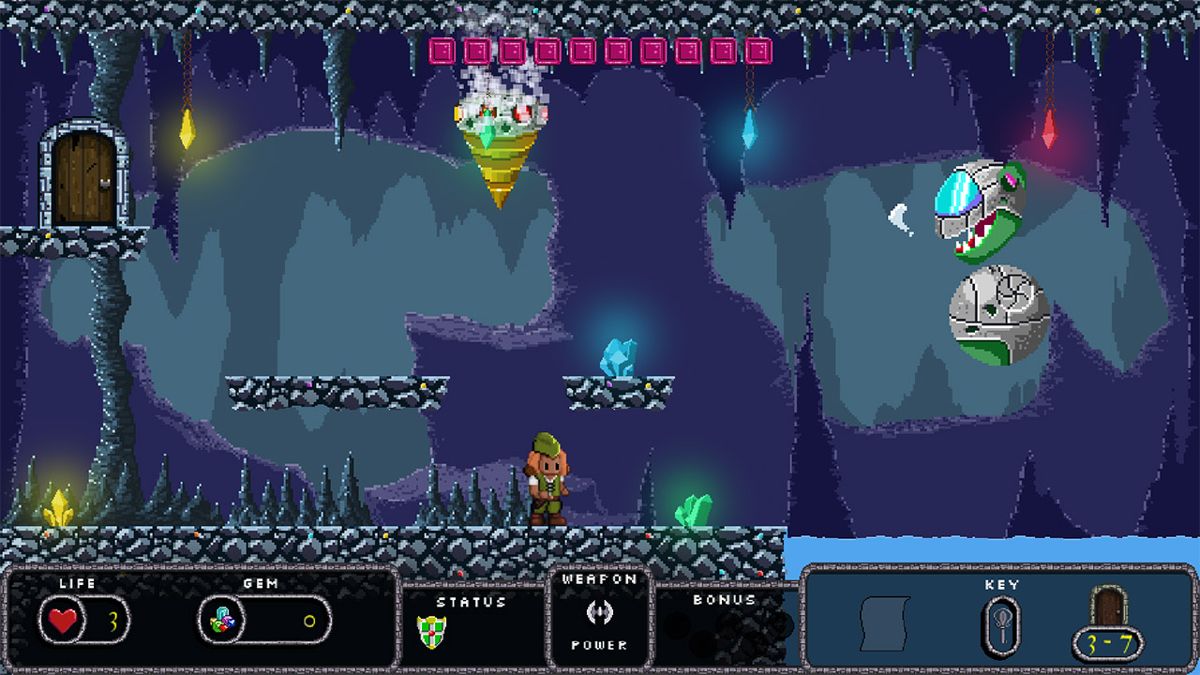Click the red heart Life icon

[x=63, y=621]
